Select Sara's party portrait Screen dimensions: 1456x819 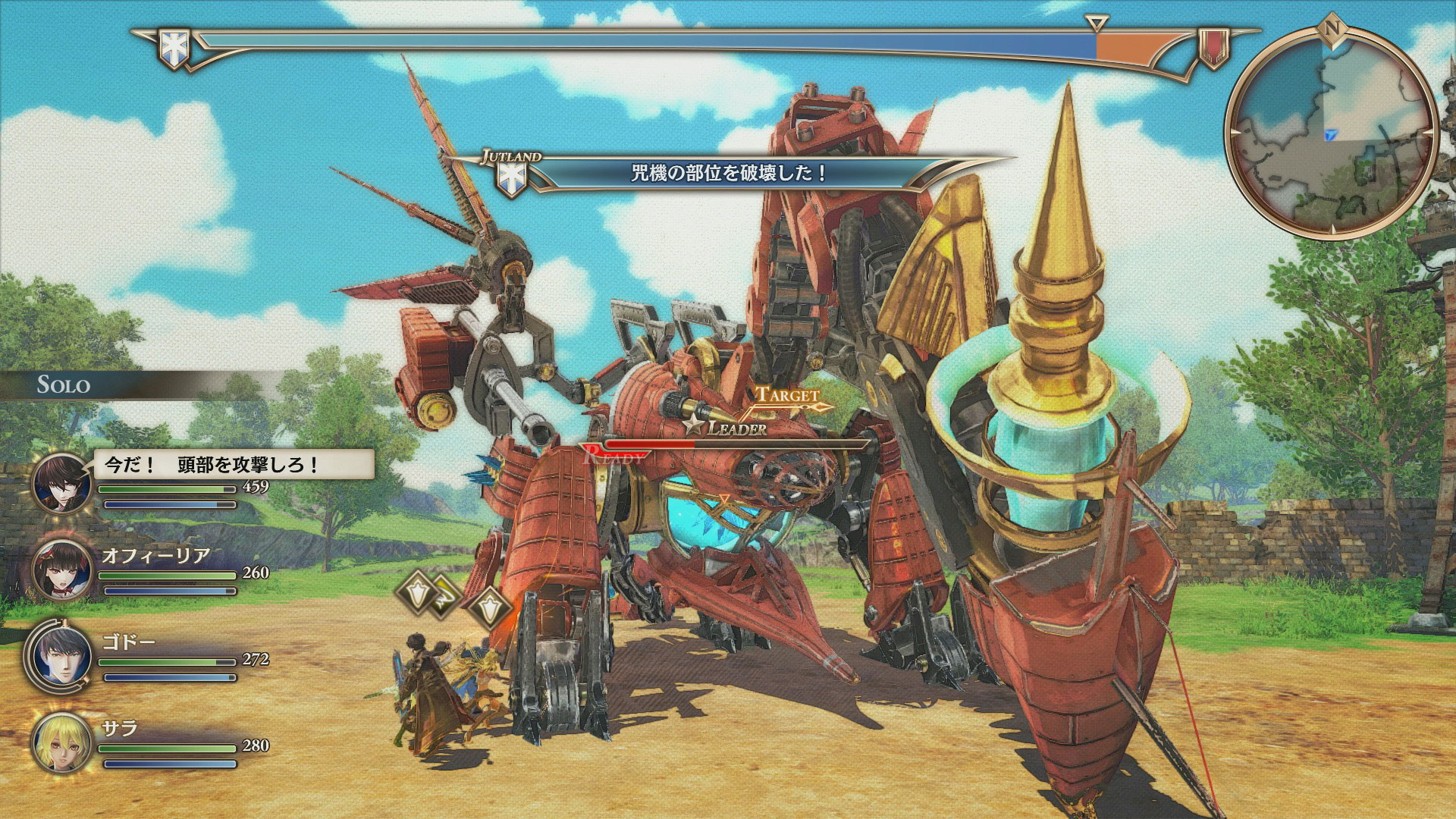point(62,743)
